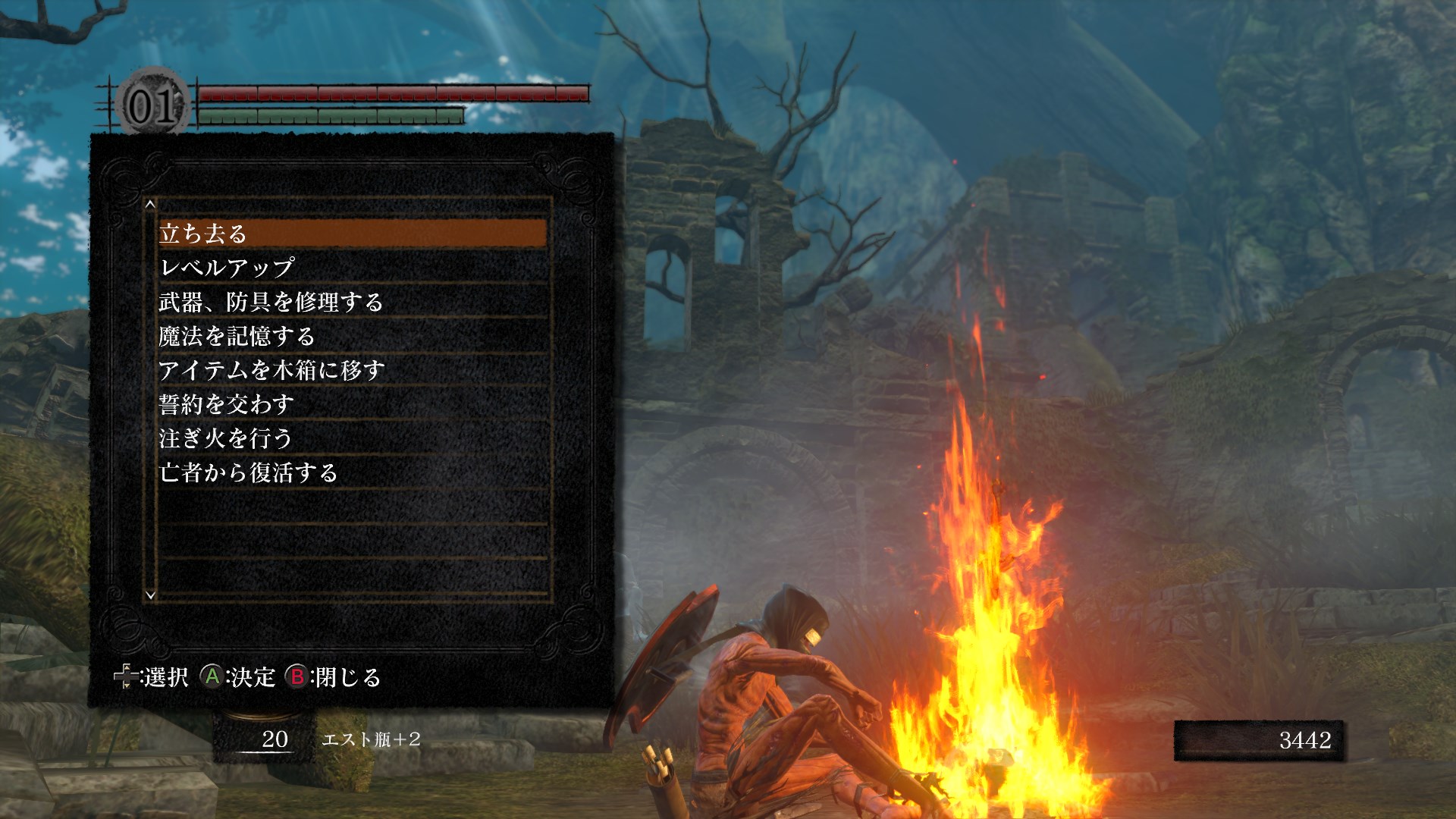This screenshot has height=819, width=1456.
Task: Select 立ち去る to leave the bonfire
Action: (x=353, y=234)
